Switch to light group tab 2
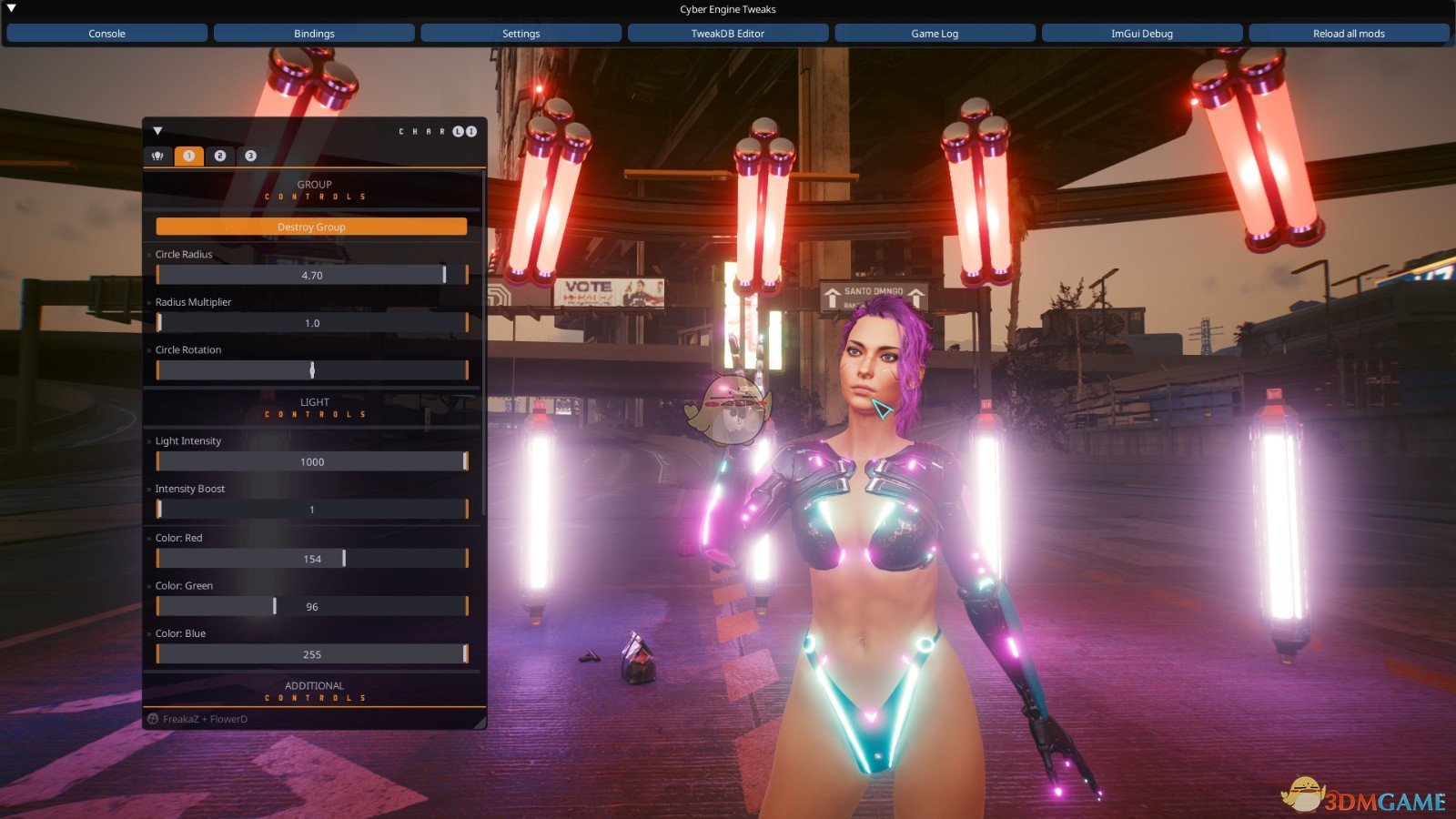1456x819 pixels. point(219,156)
